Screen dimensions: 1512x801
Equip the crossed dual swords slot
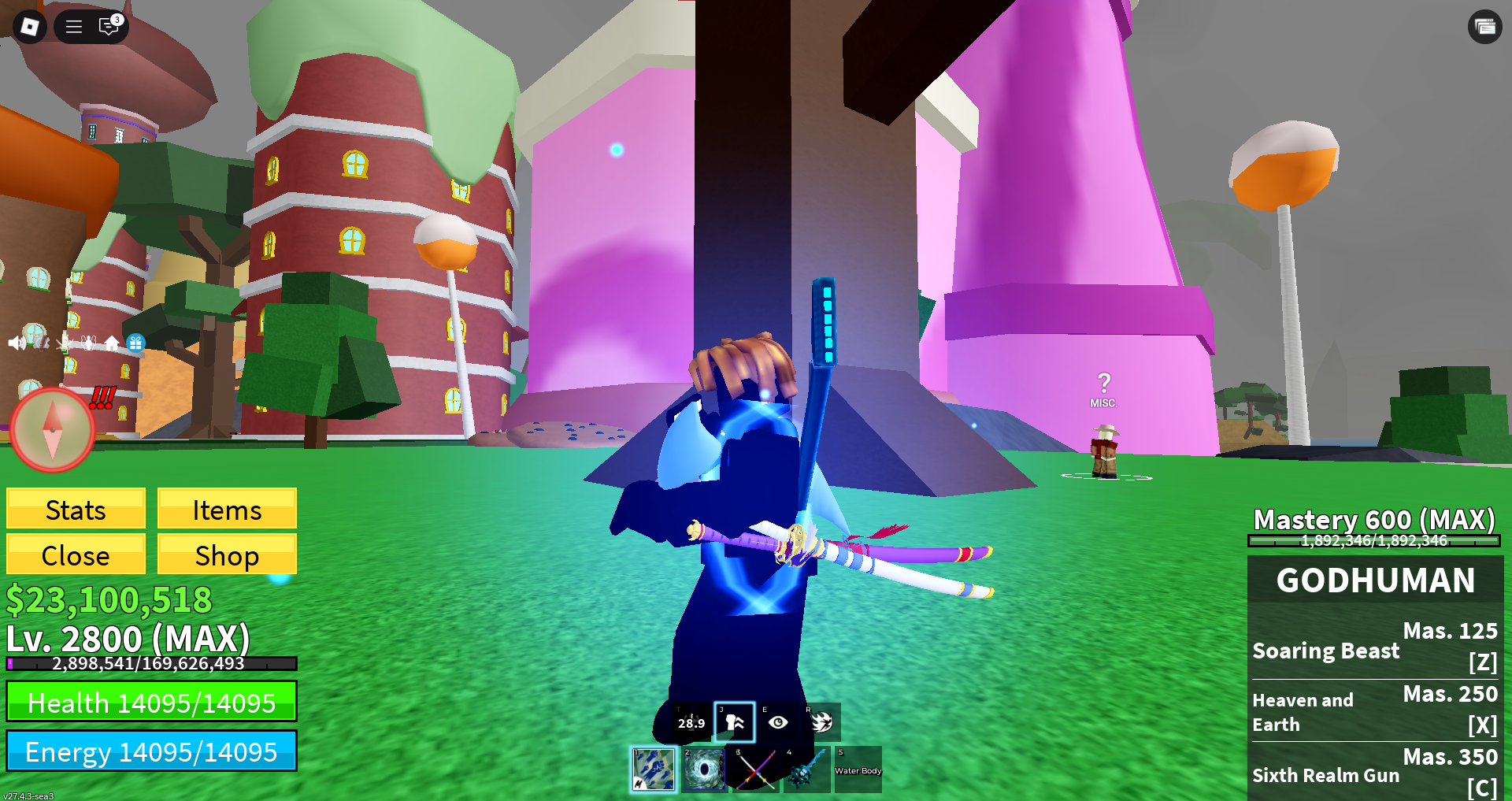coord(755,769)
